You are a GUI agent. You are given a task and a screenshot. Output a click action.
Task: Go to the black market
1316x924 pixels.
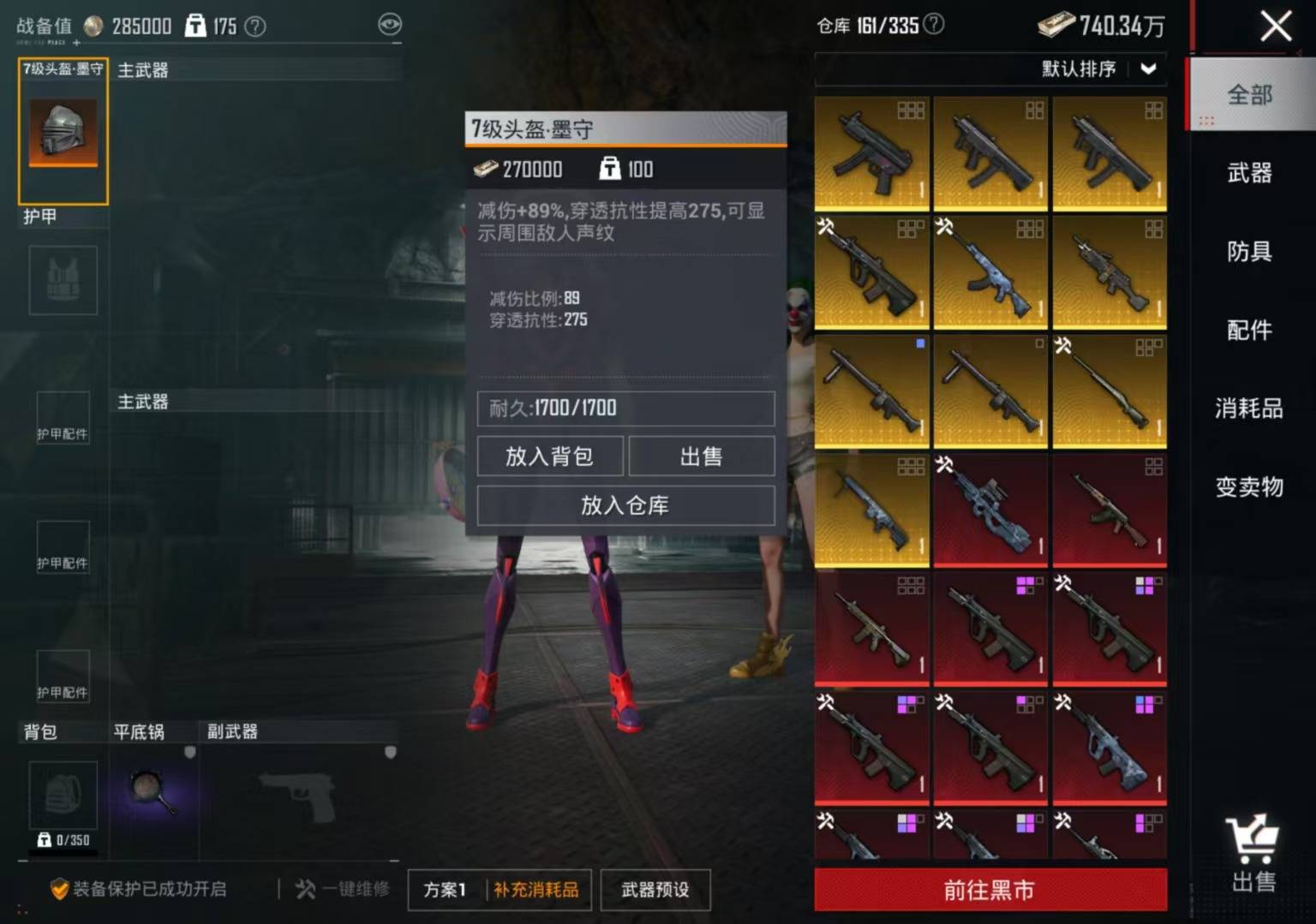click(x=990, y=890)
